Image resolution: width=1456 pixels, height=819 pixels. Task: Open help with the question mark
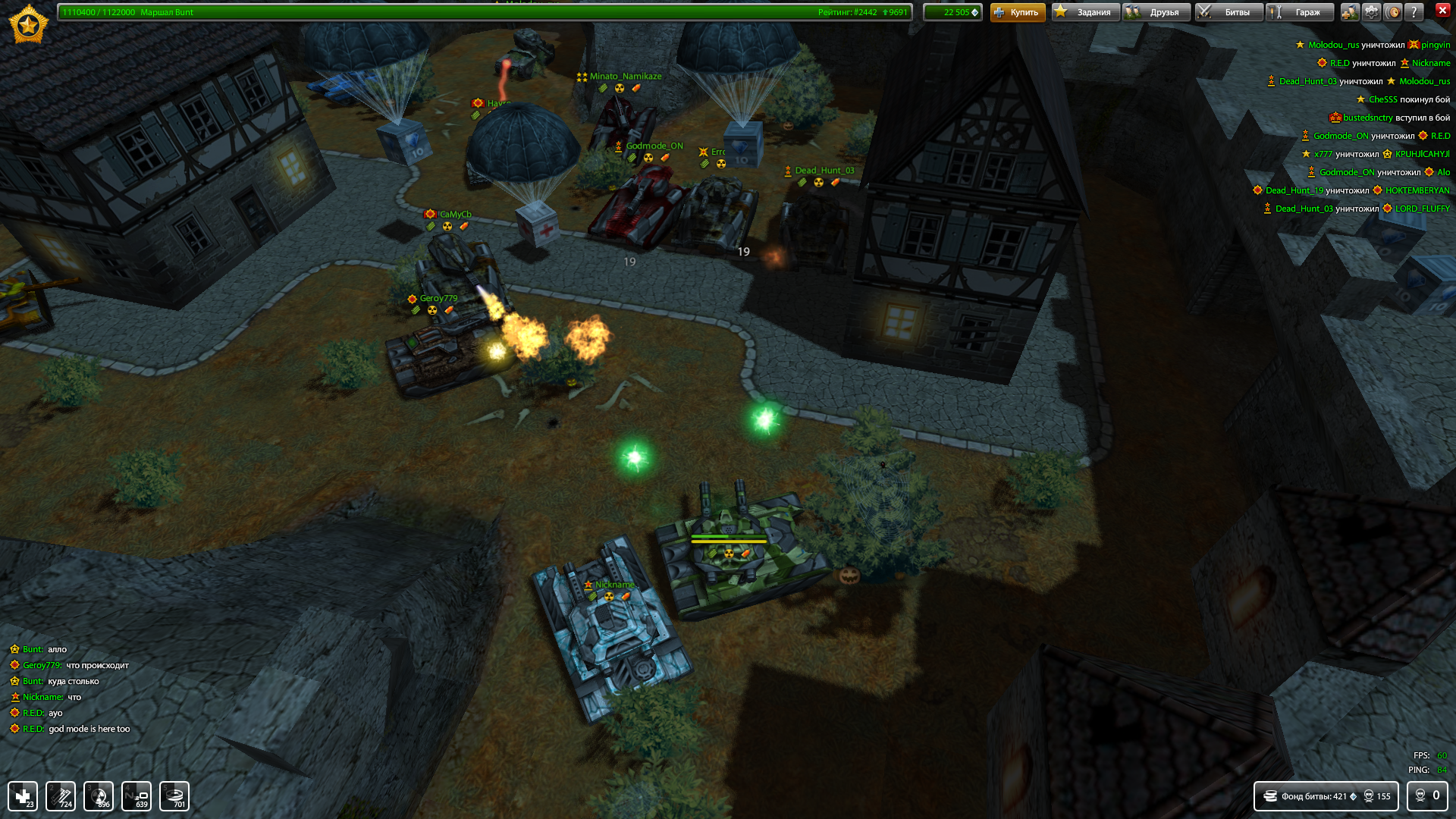(x=1414, y=12)
